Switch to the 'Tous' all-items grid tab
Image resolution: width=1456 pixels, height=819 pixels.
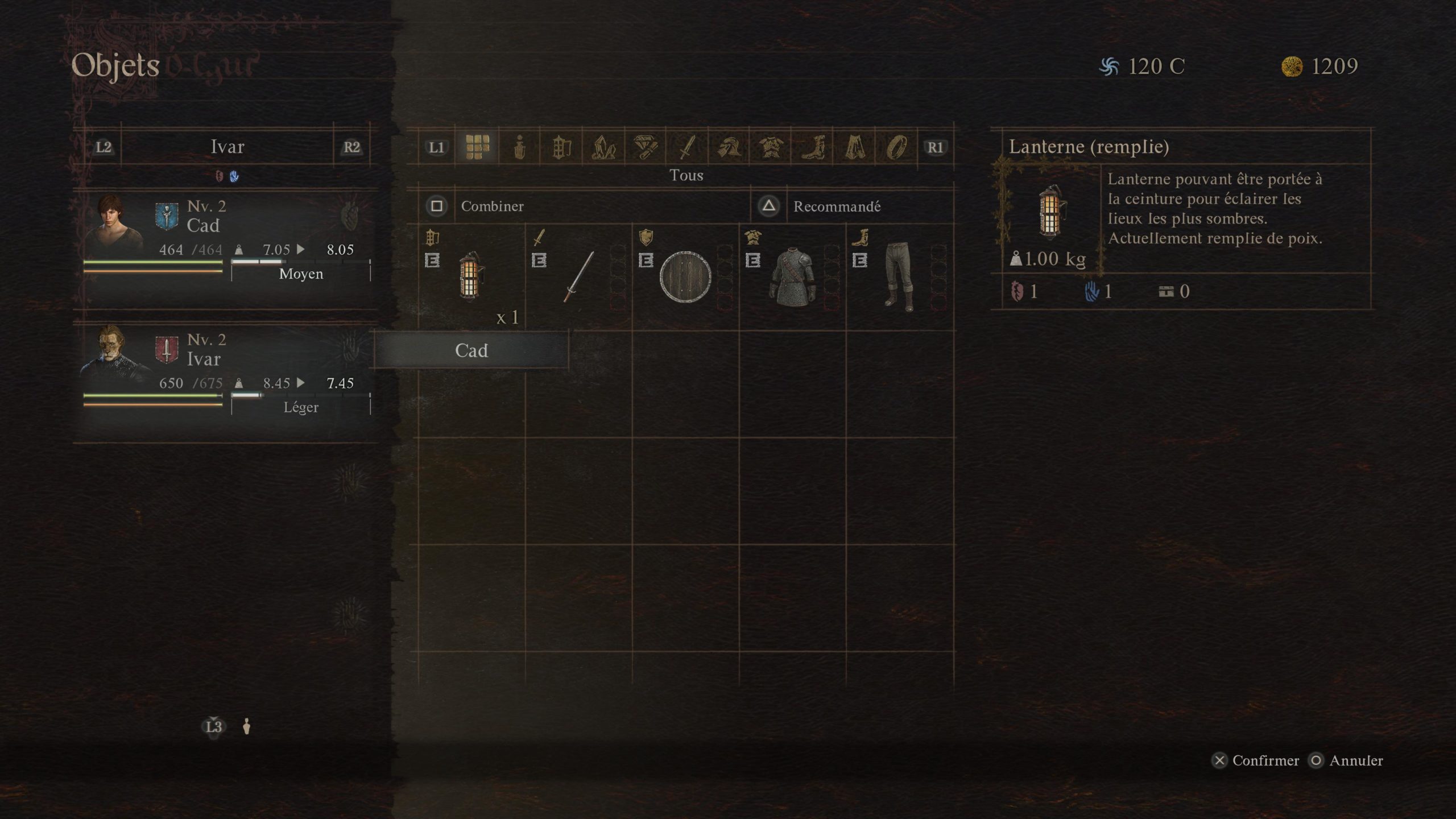[x=477, y=147]
